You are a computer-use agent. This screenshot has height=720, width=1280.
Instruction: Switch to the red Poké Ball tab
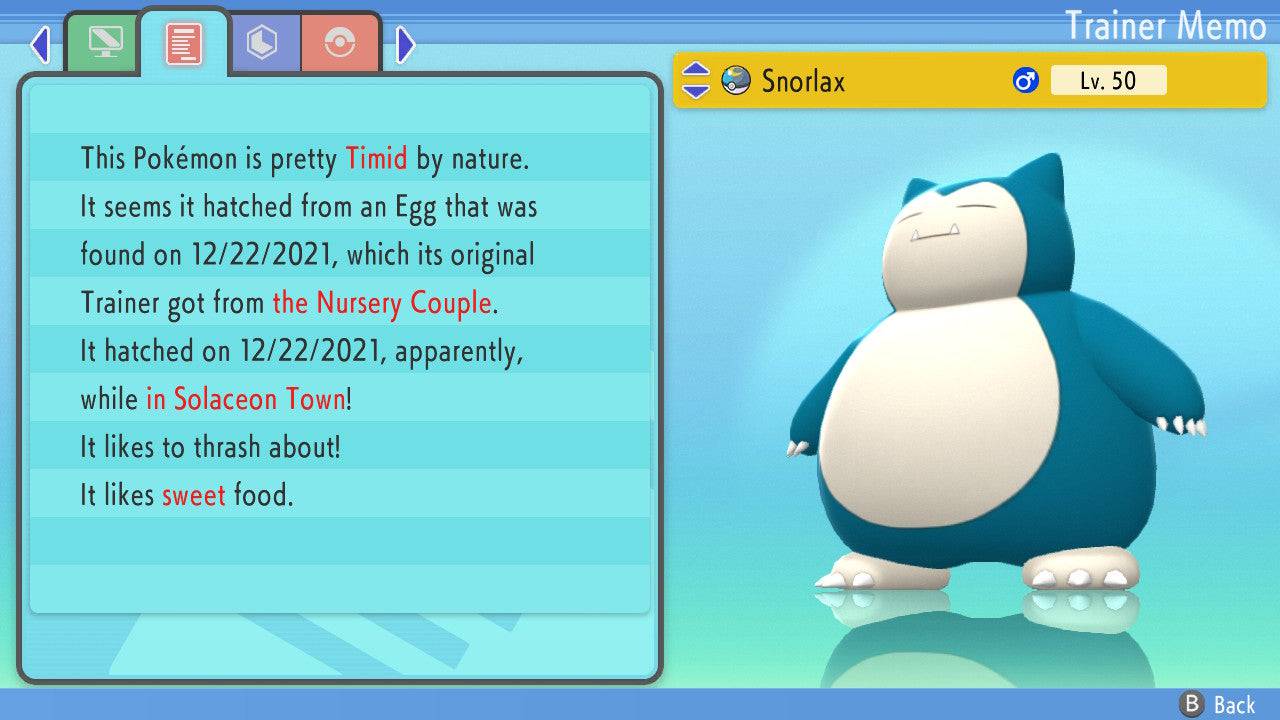[340, 43]
